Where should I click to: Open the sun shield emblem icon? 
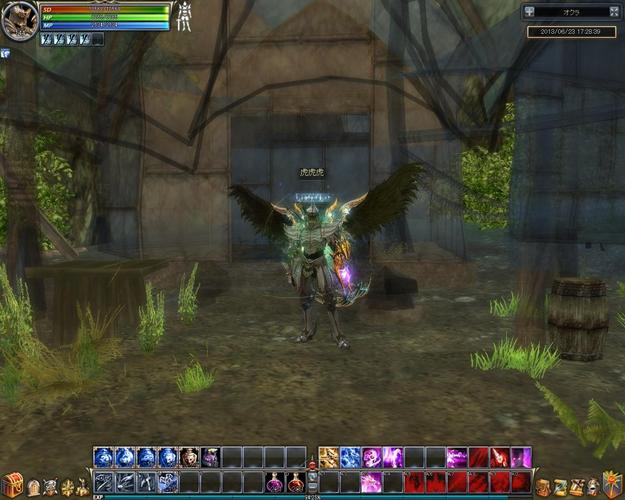pyautogui.click(x=611, y=483)
